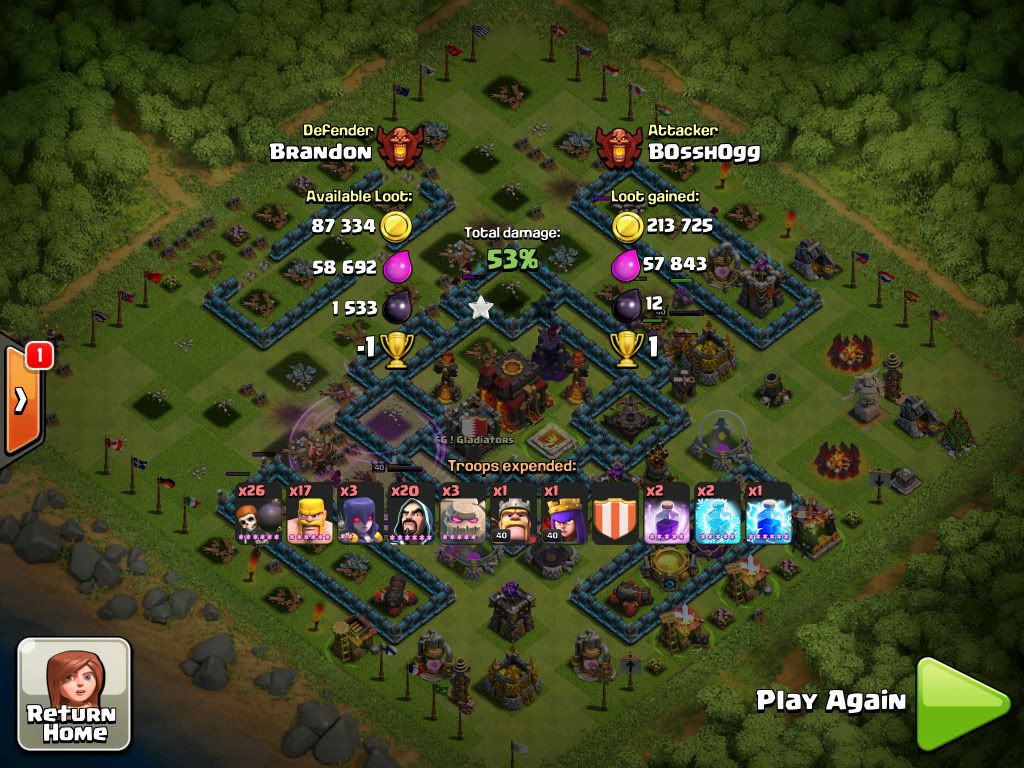Click the hooded Wizard troop icon
1024x768 pixels.
point(411,513)
